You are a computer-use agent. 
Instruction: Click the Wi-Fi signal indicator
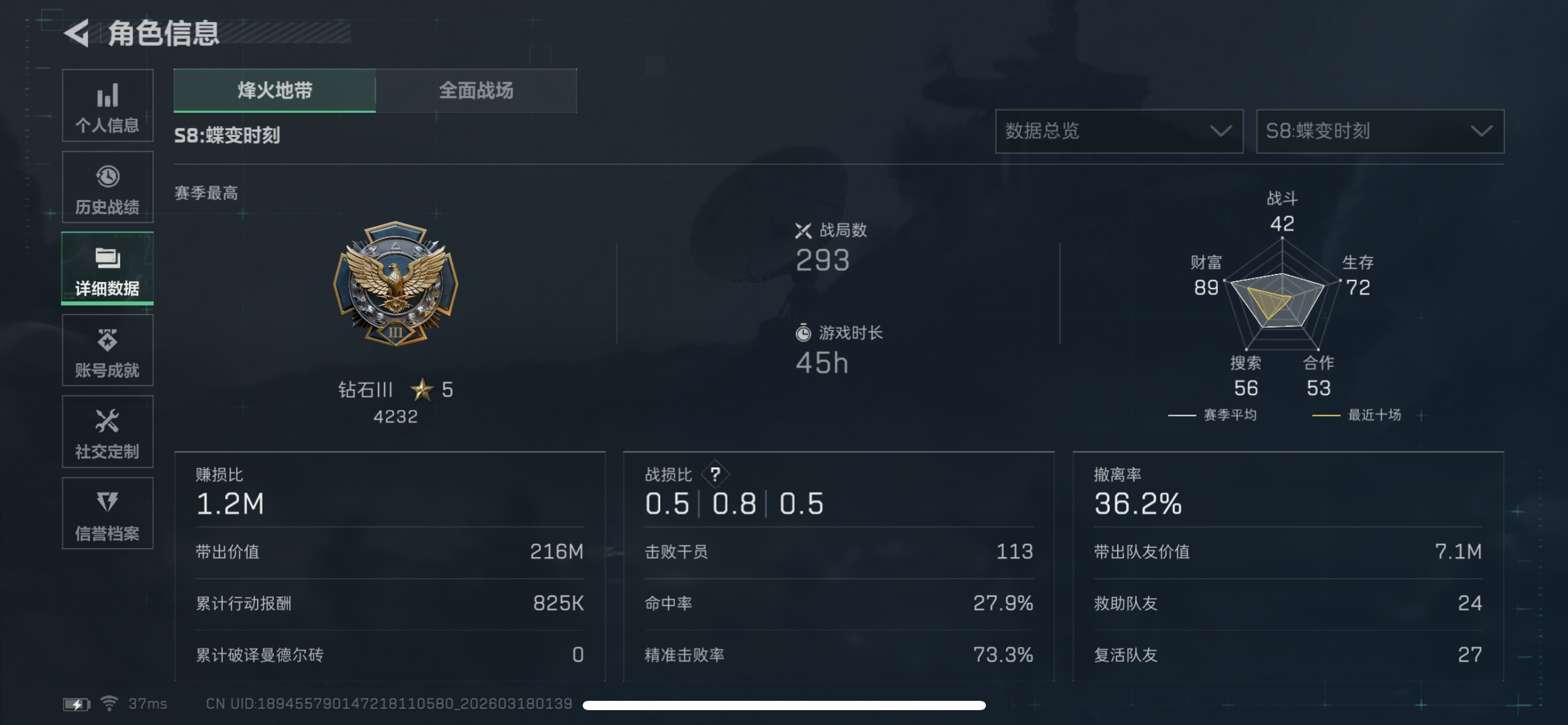pos(109,703)
